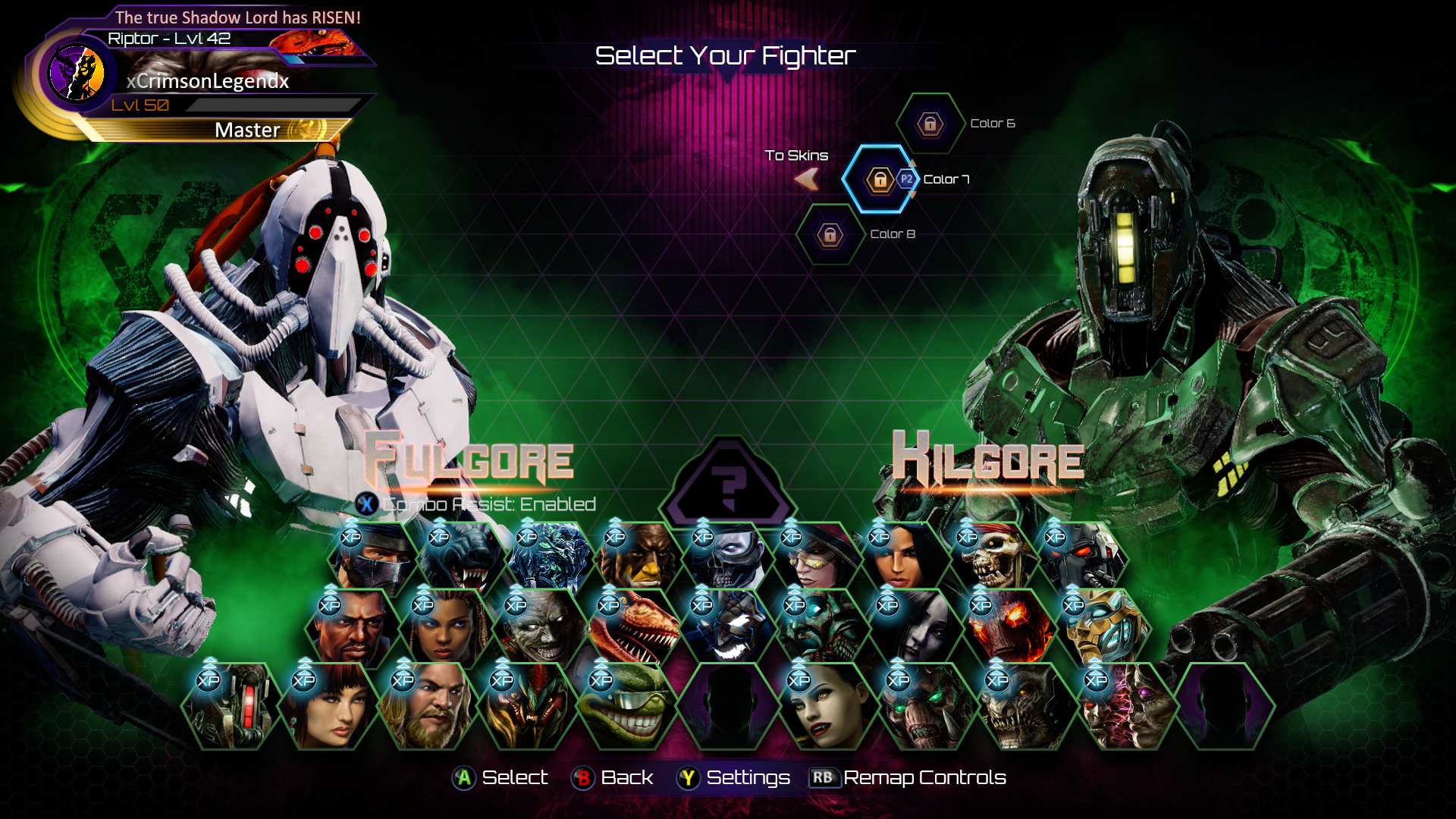Pick Tusk the bearded barbarian

(x=426, y=707)
